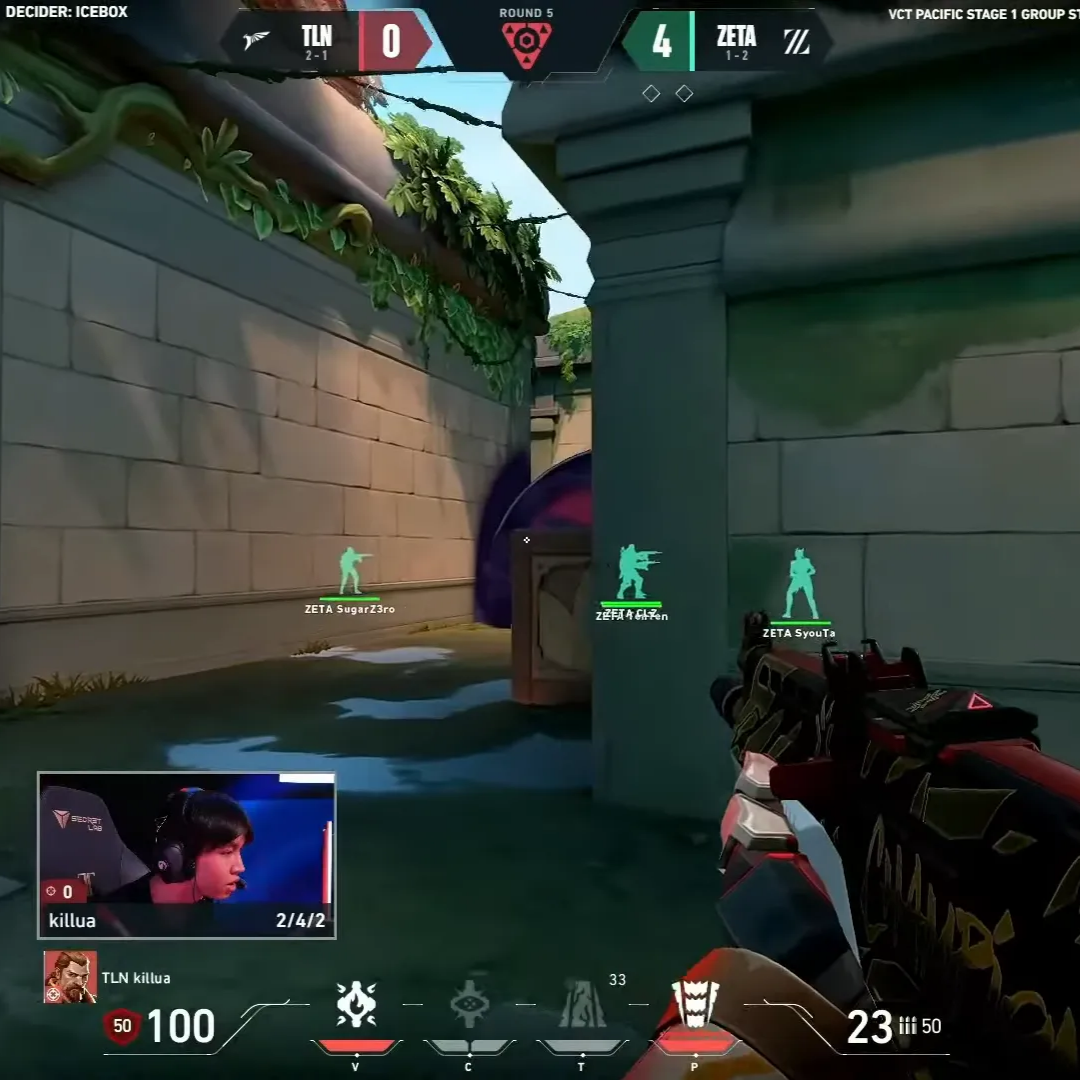Click the ZETA team logo in scoreboard
This screenshot has width=1080, height=1080.
pyautogui.click(x=797, y=42)
